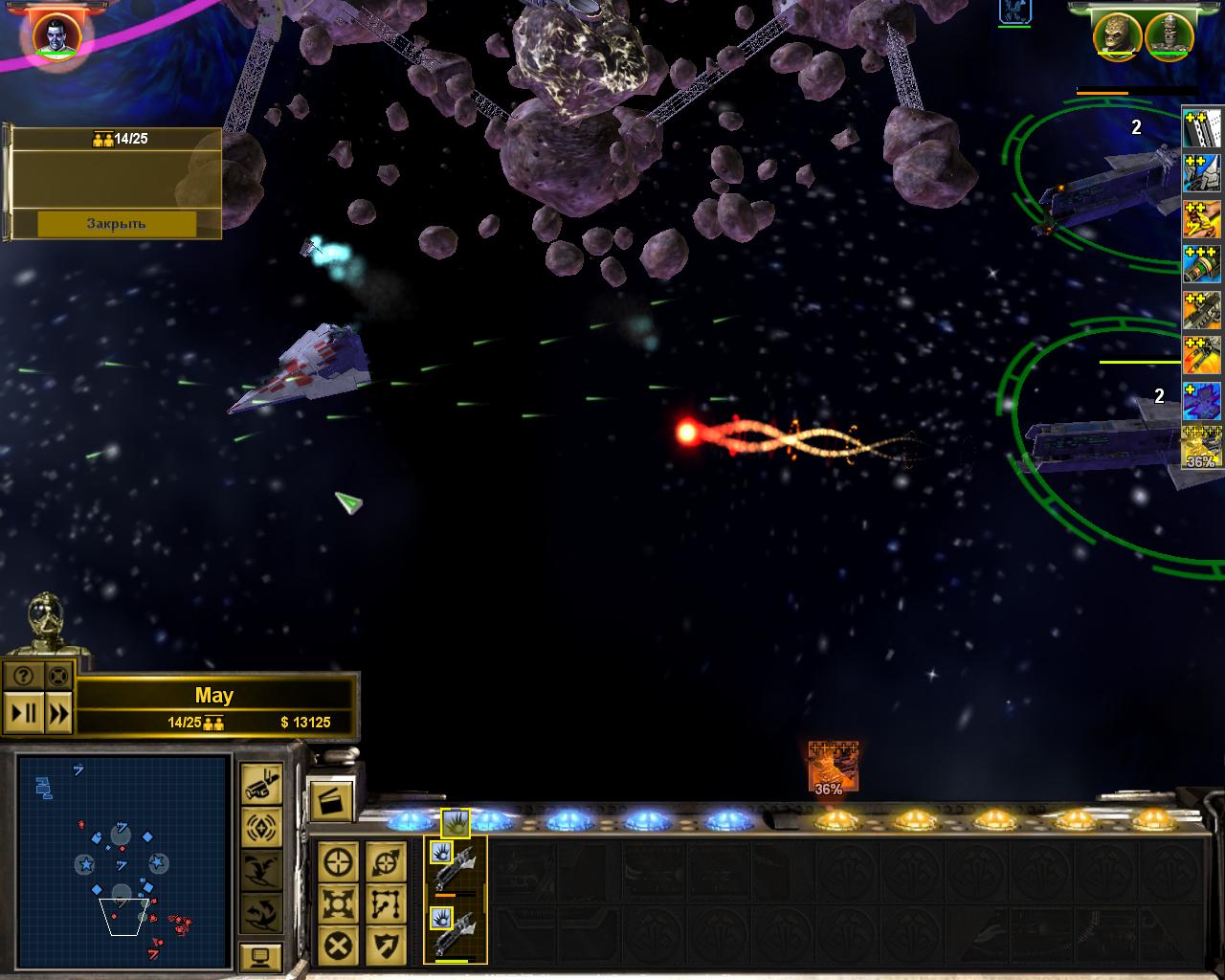Viewport: 1225px width, 980px height.
Task: Choose the attack crosshair command
Action: point(340,862)
